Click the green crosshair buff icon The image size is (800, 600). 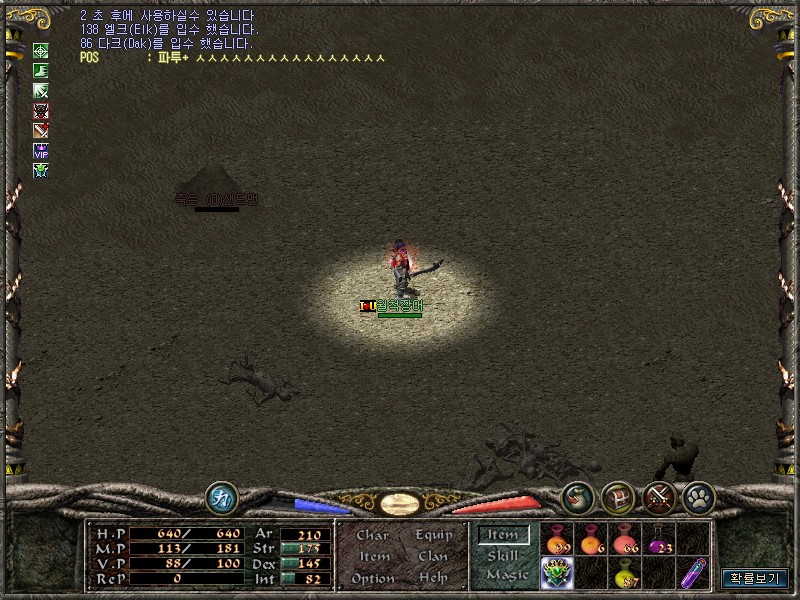click(41, 51)
